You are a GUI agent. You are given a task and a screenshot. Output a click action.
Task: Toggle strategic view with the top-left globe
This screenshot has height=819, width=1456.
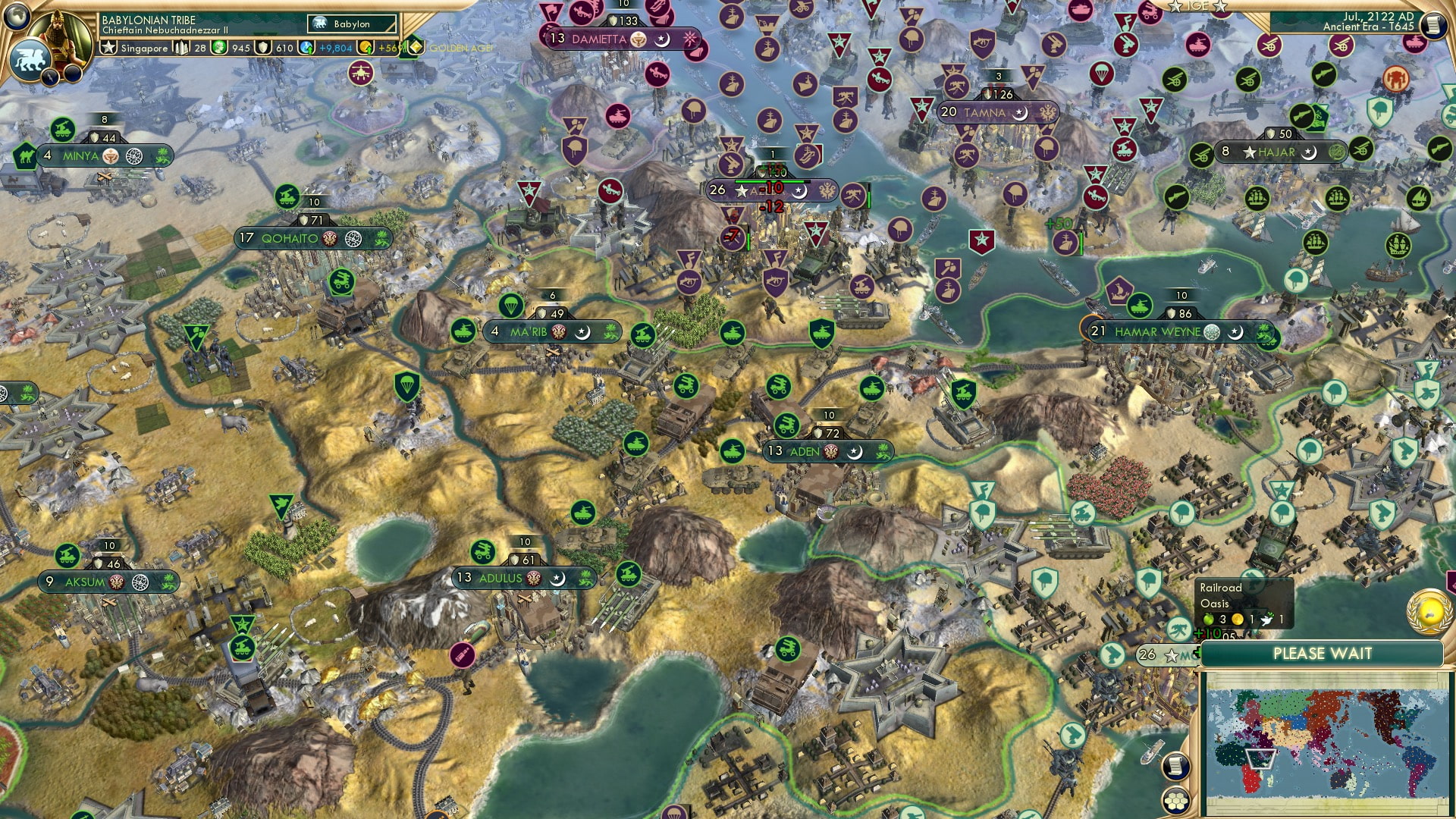(x=17, y=17)
